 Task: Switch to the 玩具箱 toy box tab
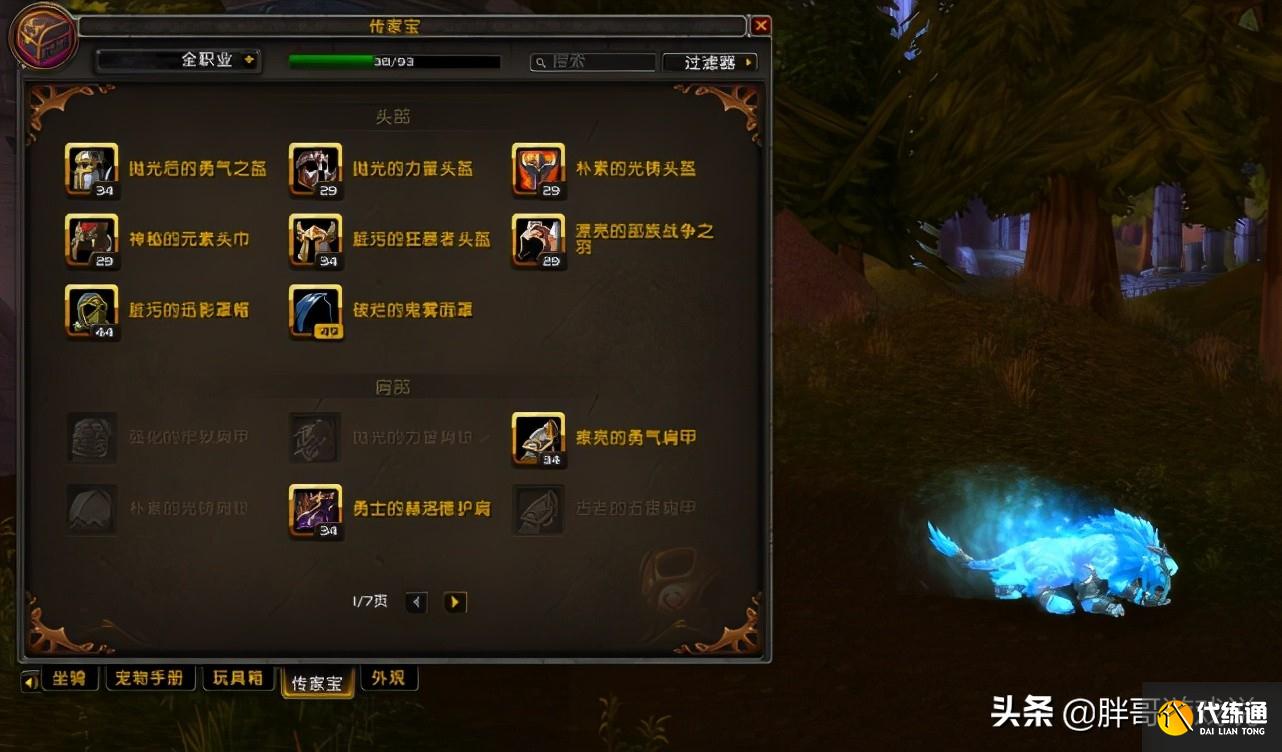tap(238, 678)
